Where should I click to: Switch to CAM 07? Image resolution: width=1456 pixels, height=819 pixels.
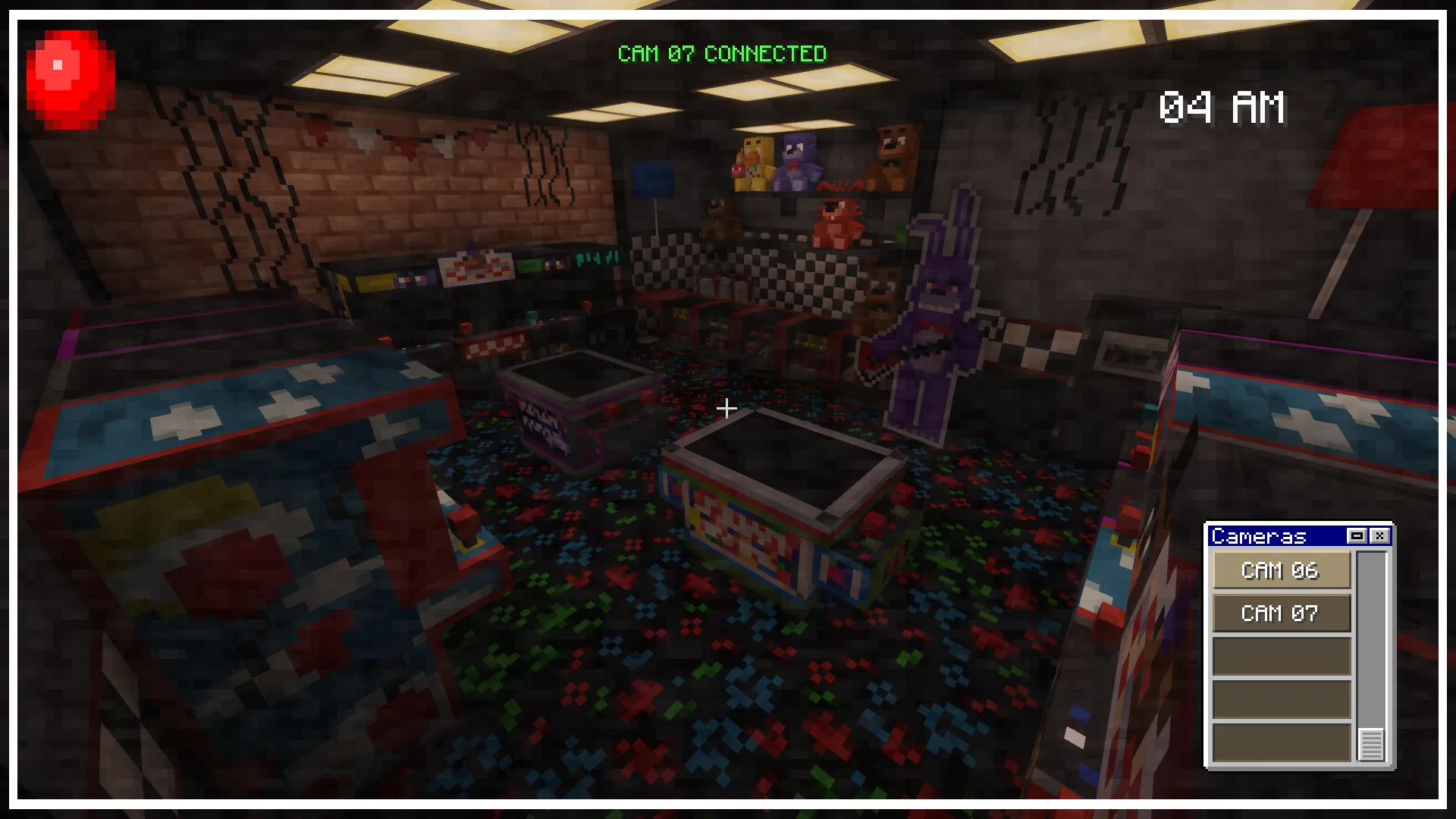tap(1282, 613)
